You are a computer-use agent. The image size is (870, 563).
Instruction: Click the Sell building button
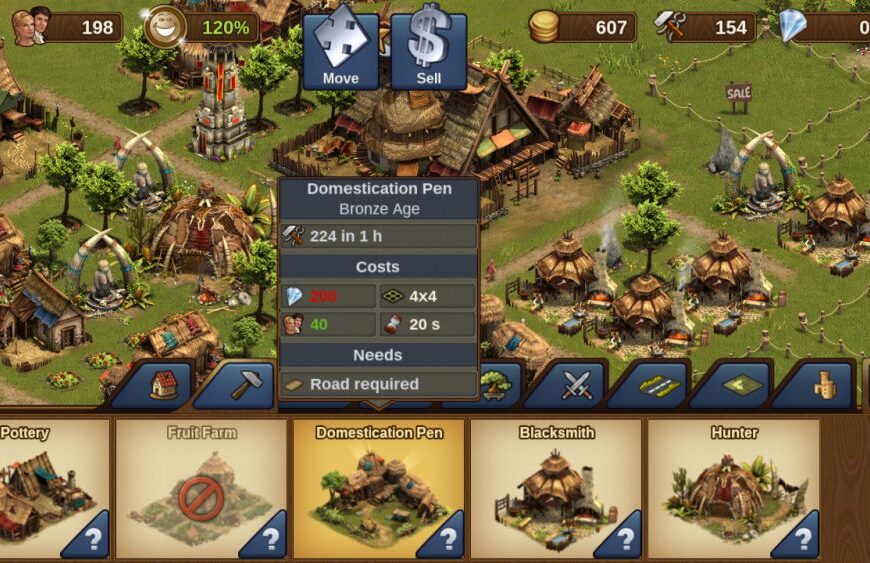(429, 49)
